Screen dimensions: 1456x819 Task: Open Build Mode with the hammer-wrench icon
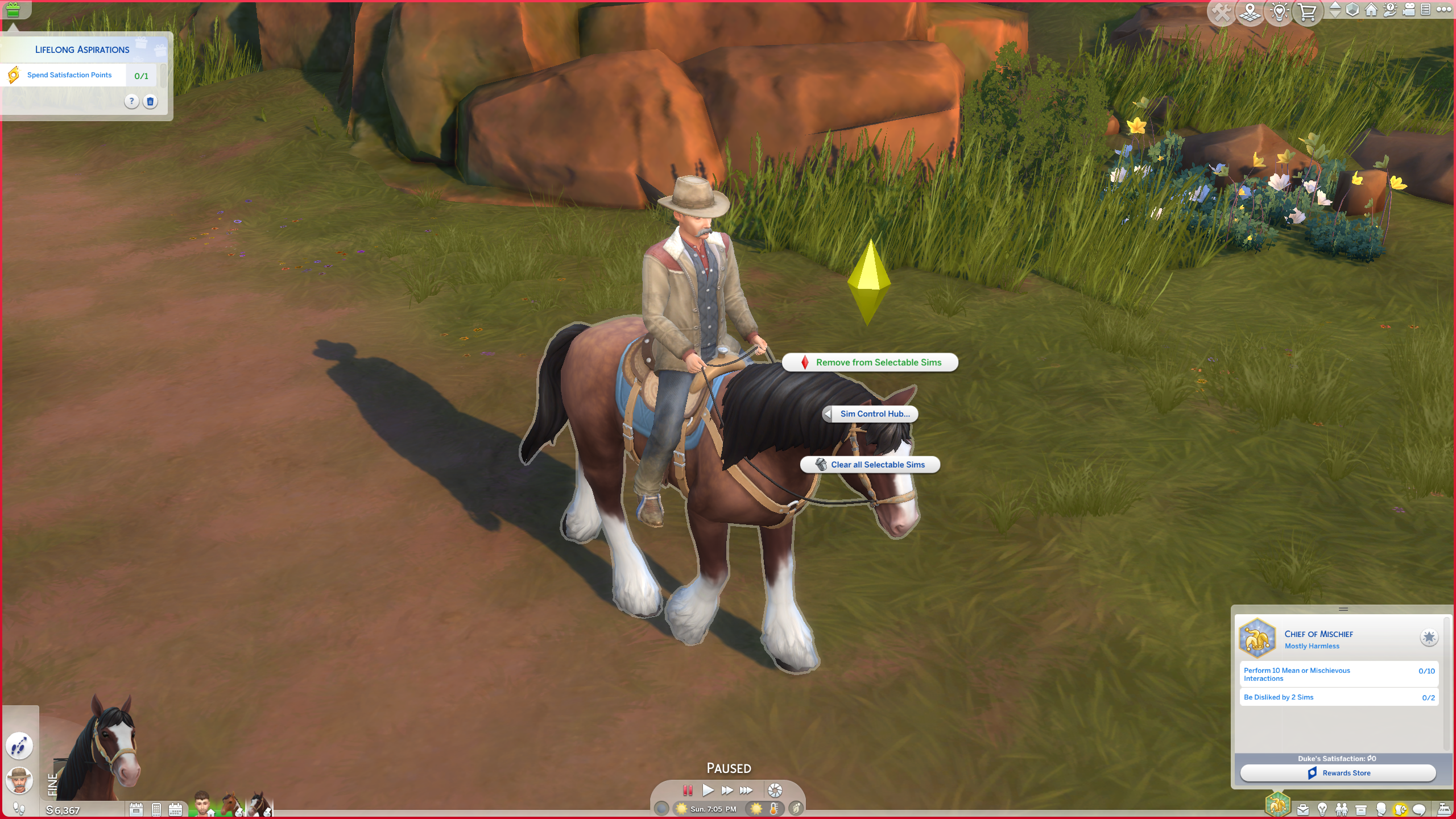1221,12
